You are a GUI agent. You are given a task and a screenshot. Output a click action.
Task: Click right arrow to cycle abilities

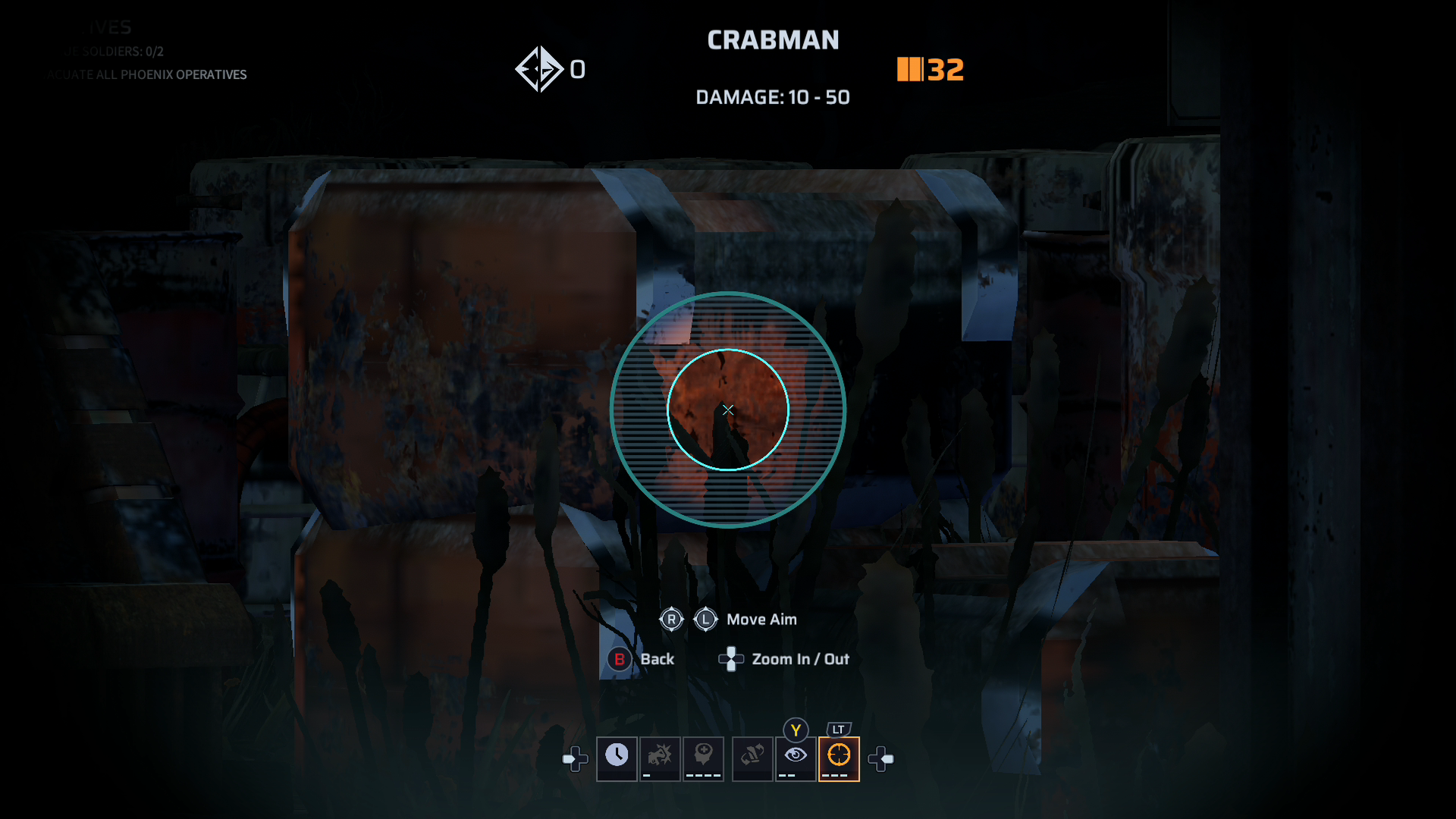[x=881, y=758]
